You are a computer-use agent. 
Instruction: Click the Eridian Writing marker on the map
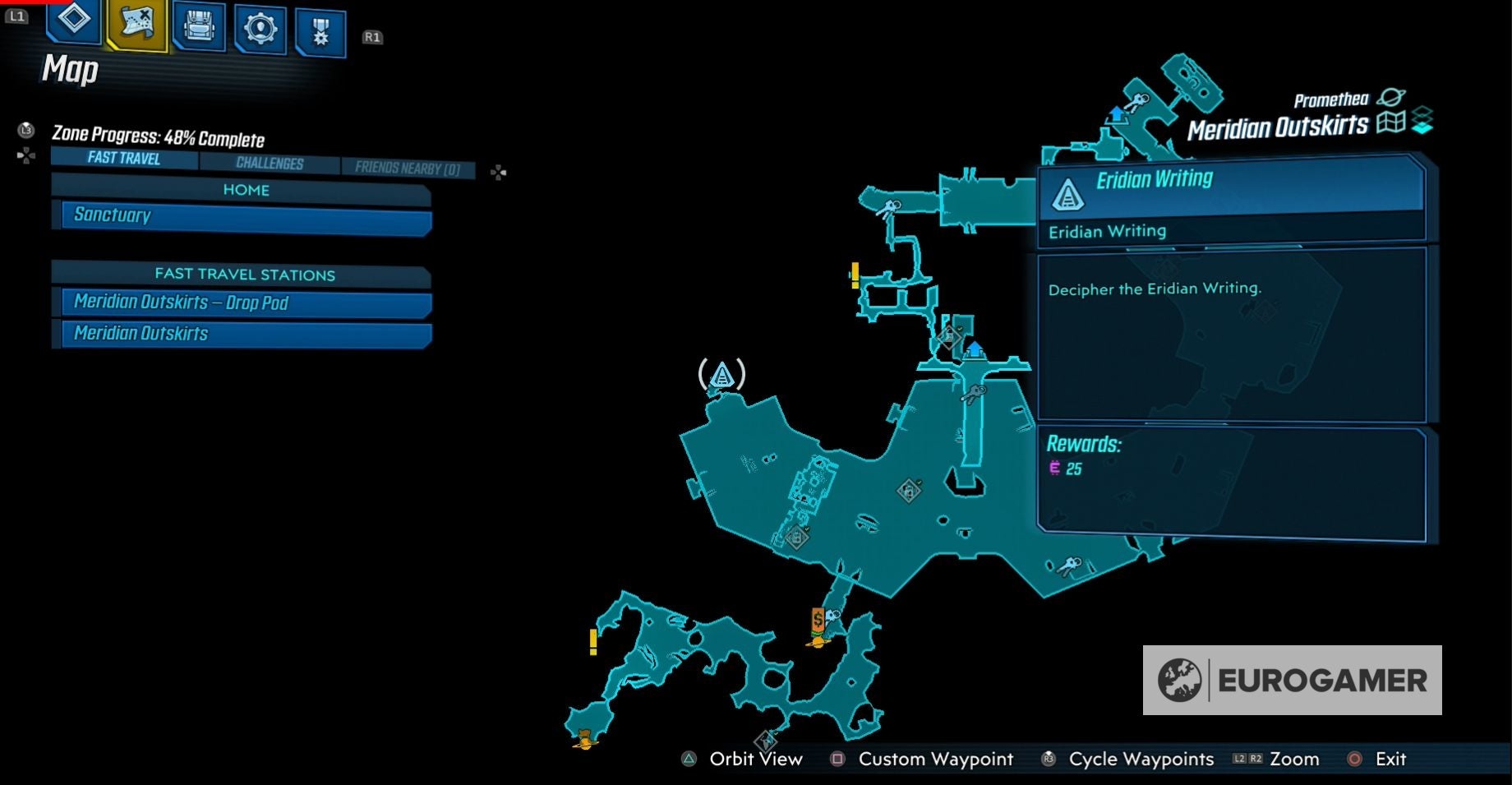721,375
